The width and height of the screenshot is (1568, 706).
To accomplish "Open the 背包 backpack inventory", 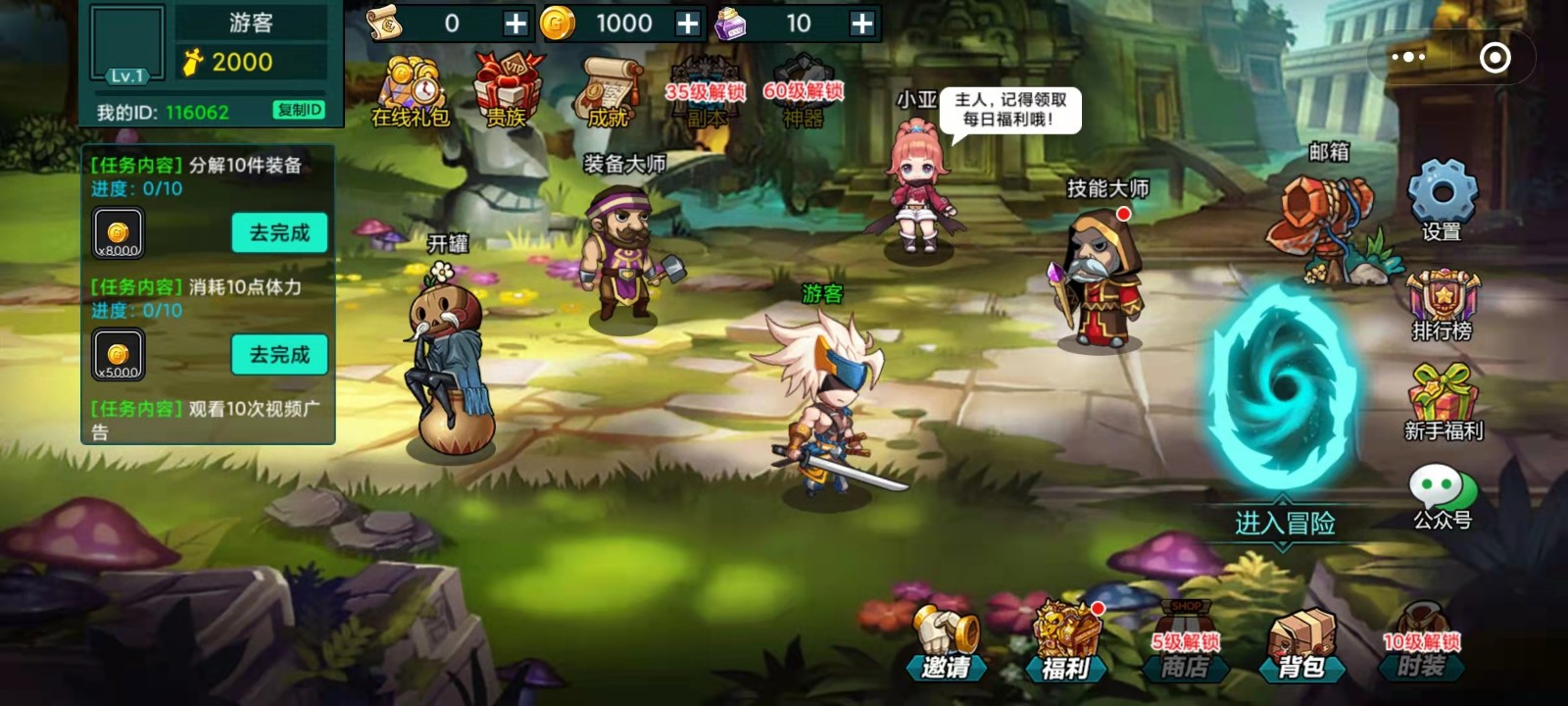I will [1301, 644].
